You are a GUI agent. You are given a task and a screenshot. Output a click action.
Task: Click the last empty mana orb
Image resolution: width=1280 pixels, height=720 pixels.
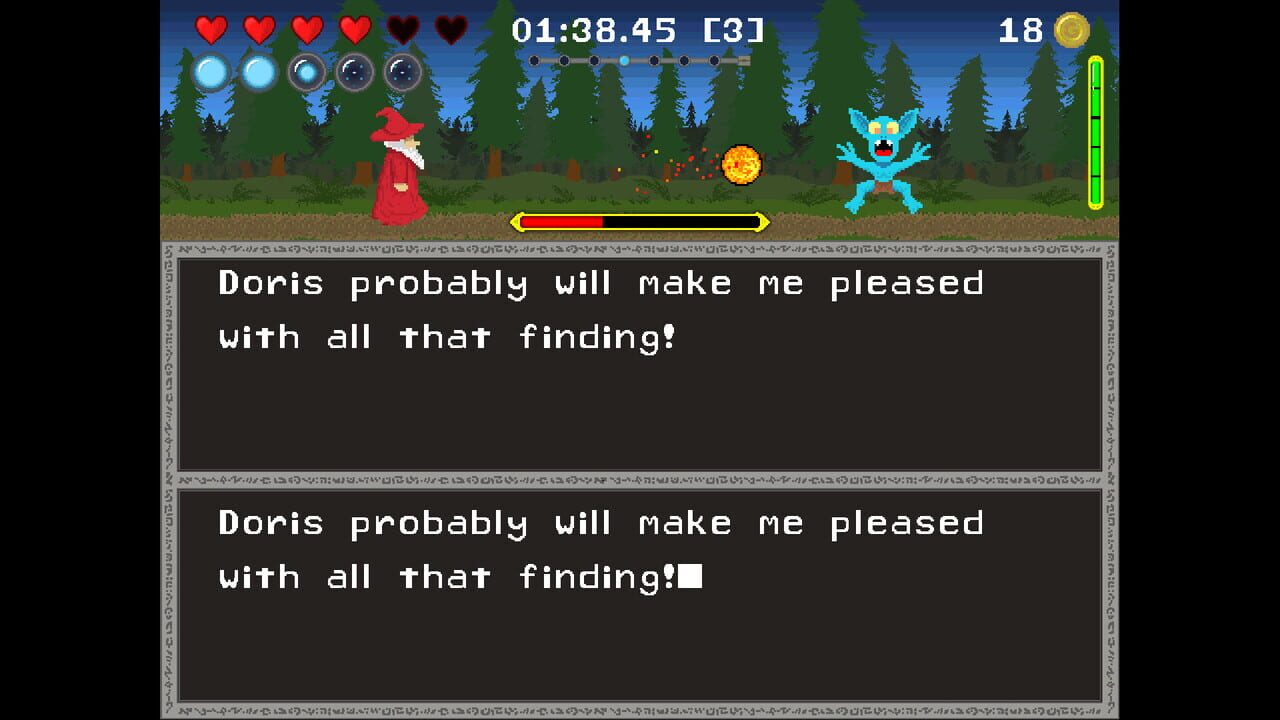tap(401, 72)
